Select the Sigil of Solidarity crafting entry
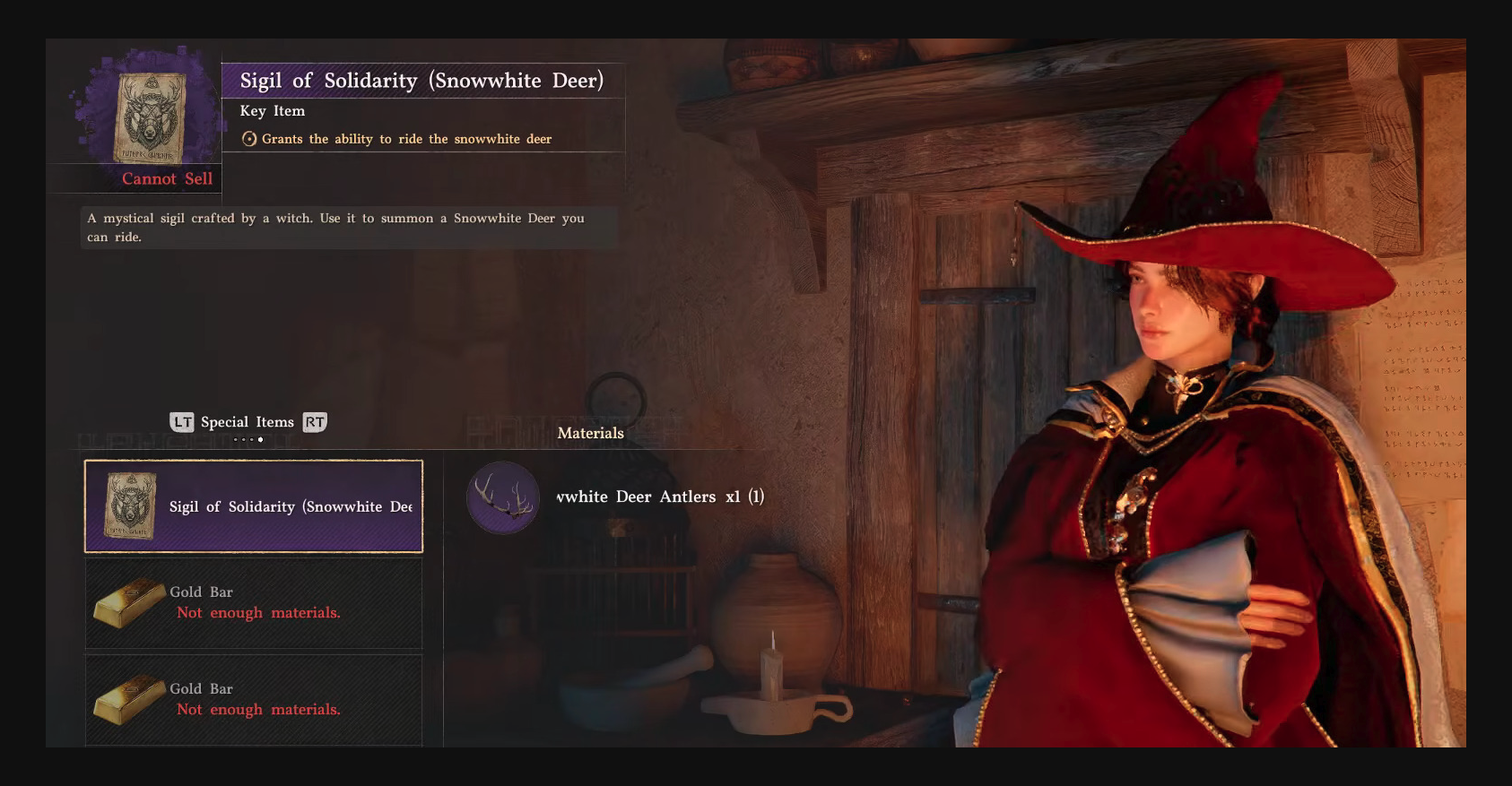Image resolution: width=1512 pixels, height=786 pixels. [254, 506]
